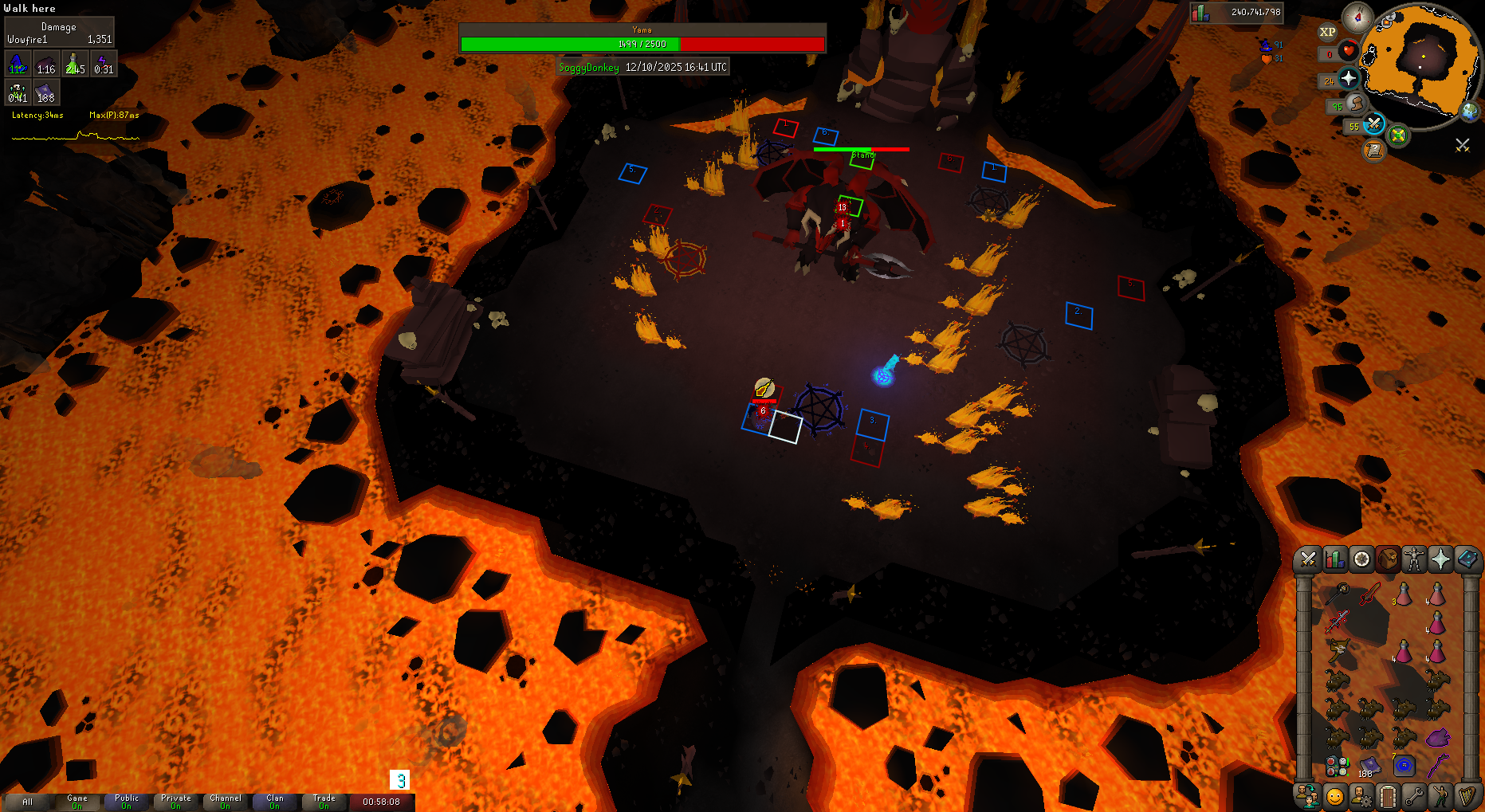Select the Public chat filter tab
The height and width of the screenshot is (812, 1485).
tap(126, 802)
